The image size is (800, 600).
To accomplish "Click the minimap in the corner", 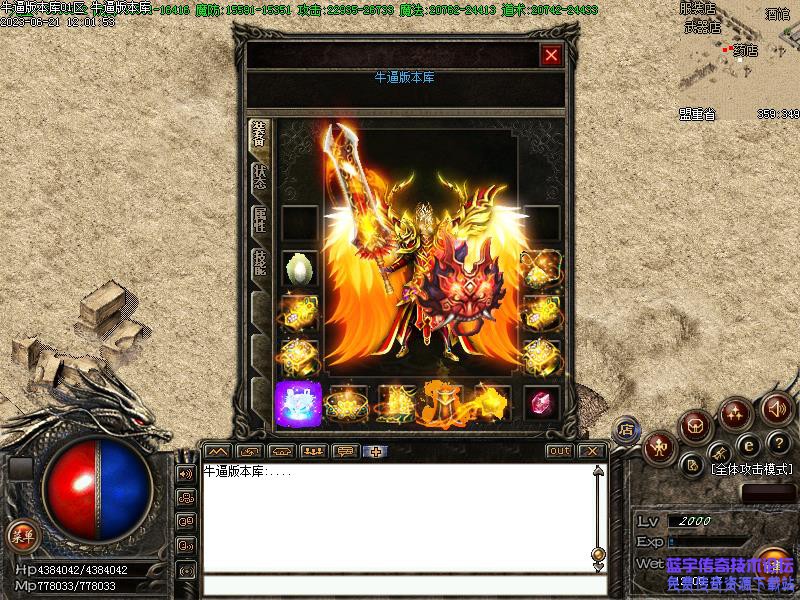I will coord(738,55).
